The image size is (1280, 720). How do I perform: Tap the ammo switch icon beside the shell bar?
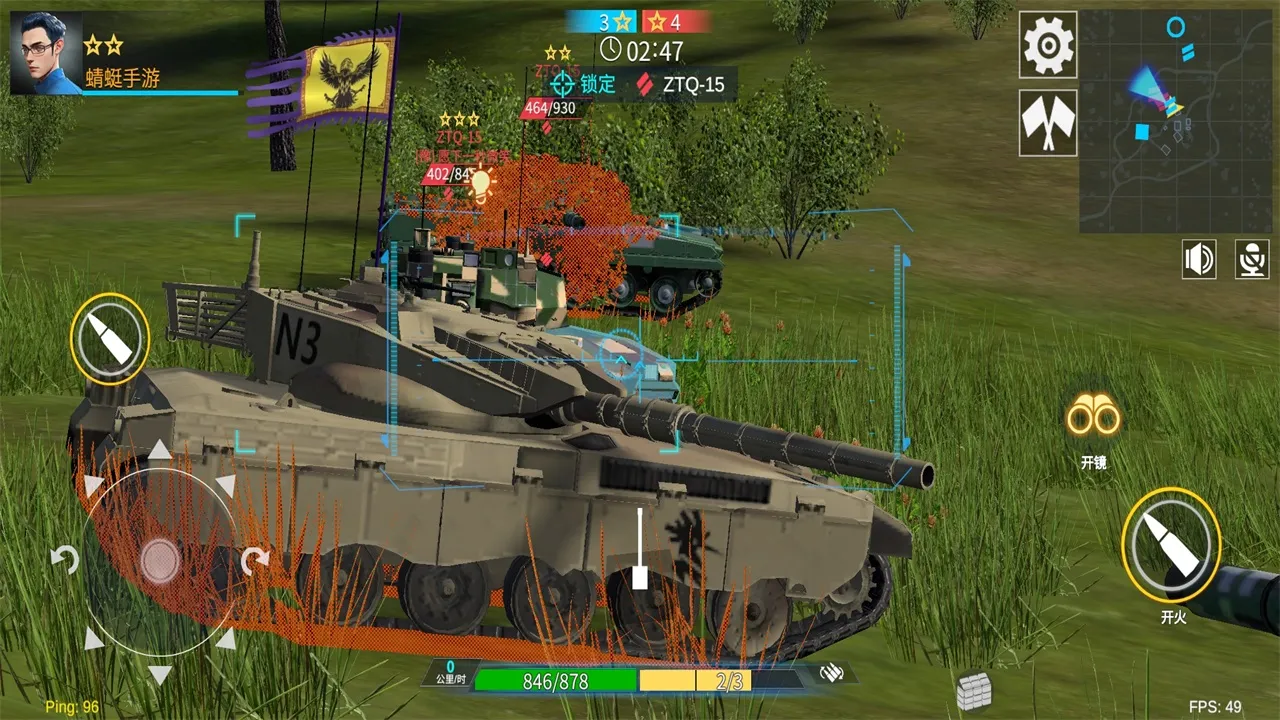[x=834, y=674]
